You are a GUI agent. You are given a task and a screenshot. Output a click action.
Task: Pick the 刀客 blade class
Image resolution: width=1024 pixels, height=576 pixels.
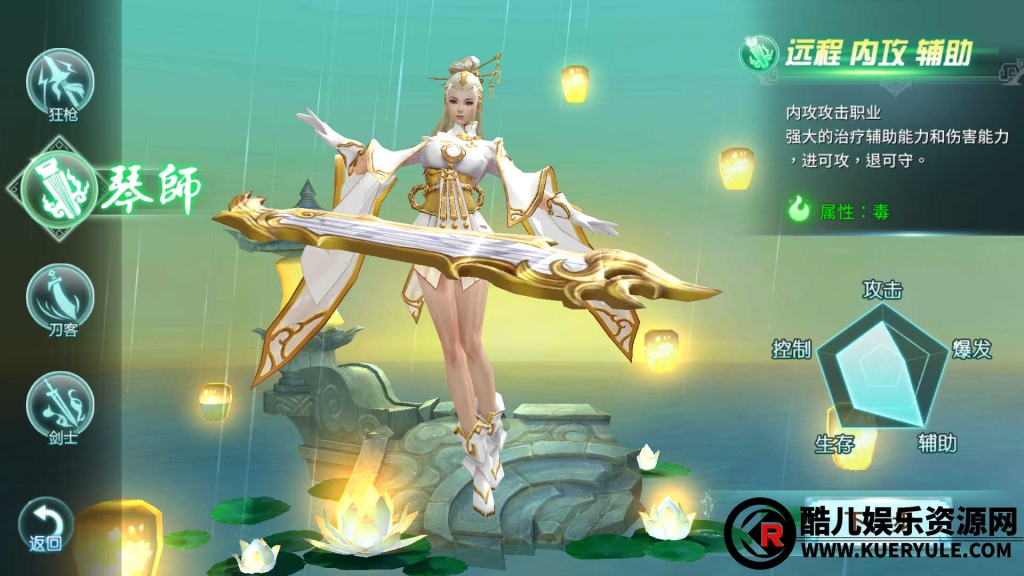tap(60, 298)
